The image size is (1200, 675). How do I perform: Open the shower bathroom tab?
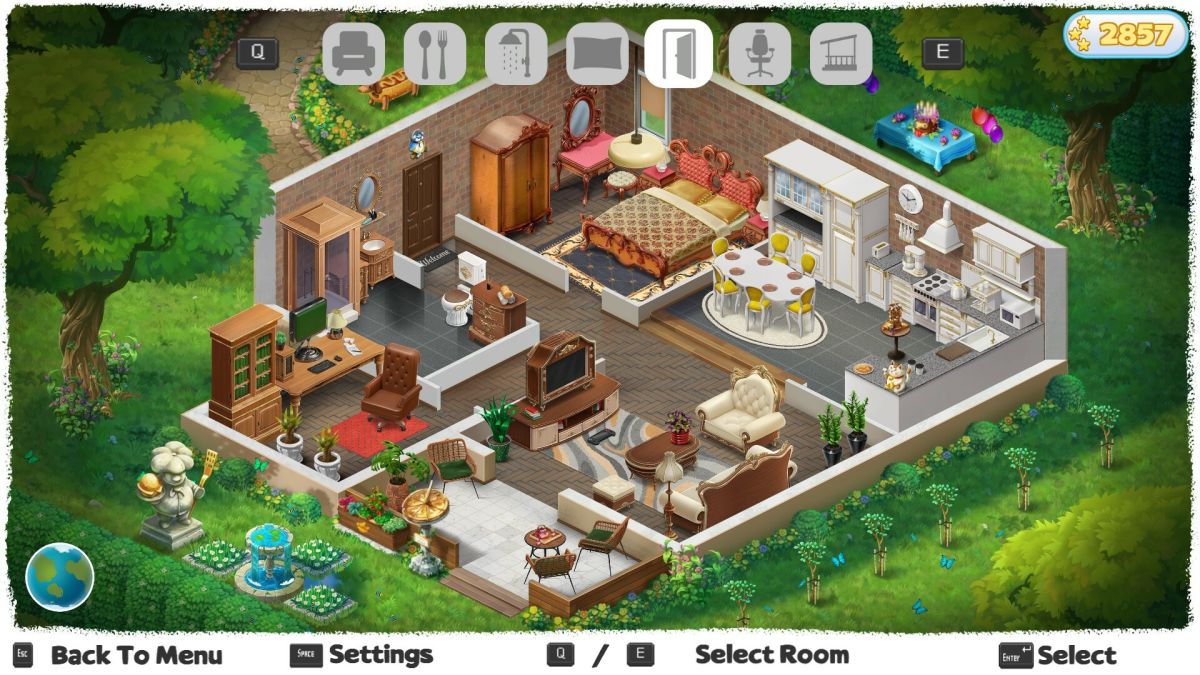pos(516,54)
